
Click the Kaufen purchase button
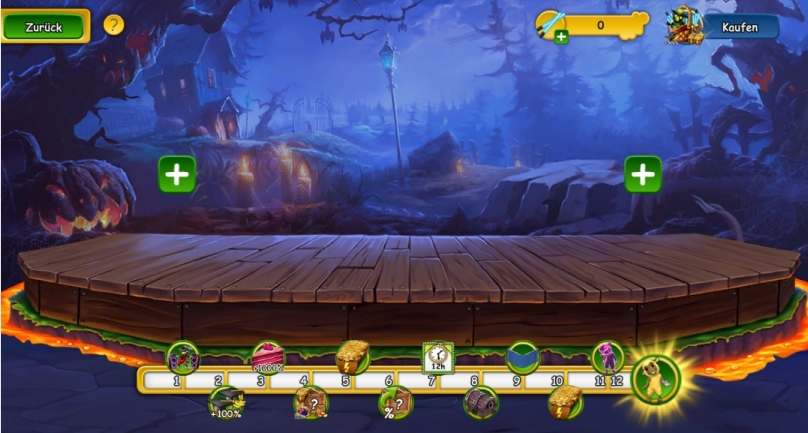(740, 27)
